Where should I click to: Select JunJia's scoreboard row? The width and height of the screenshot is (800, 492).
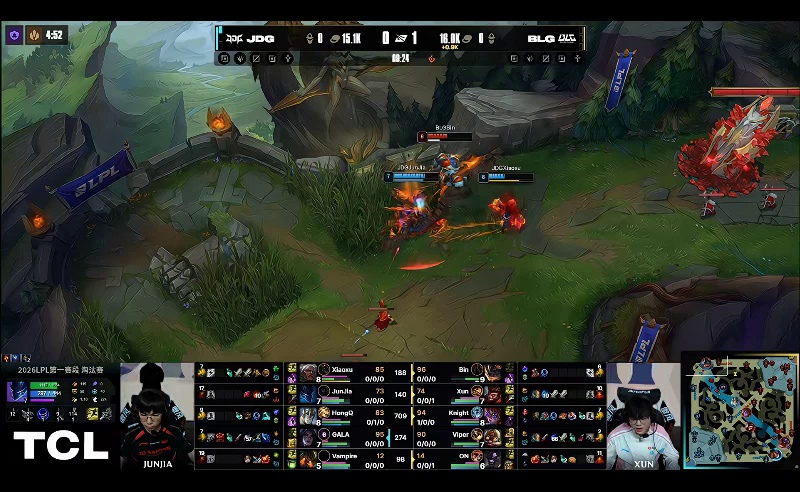point(345,393)
